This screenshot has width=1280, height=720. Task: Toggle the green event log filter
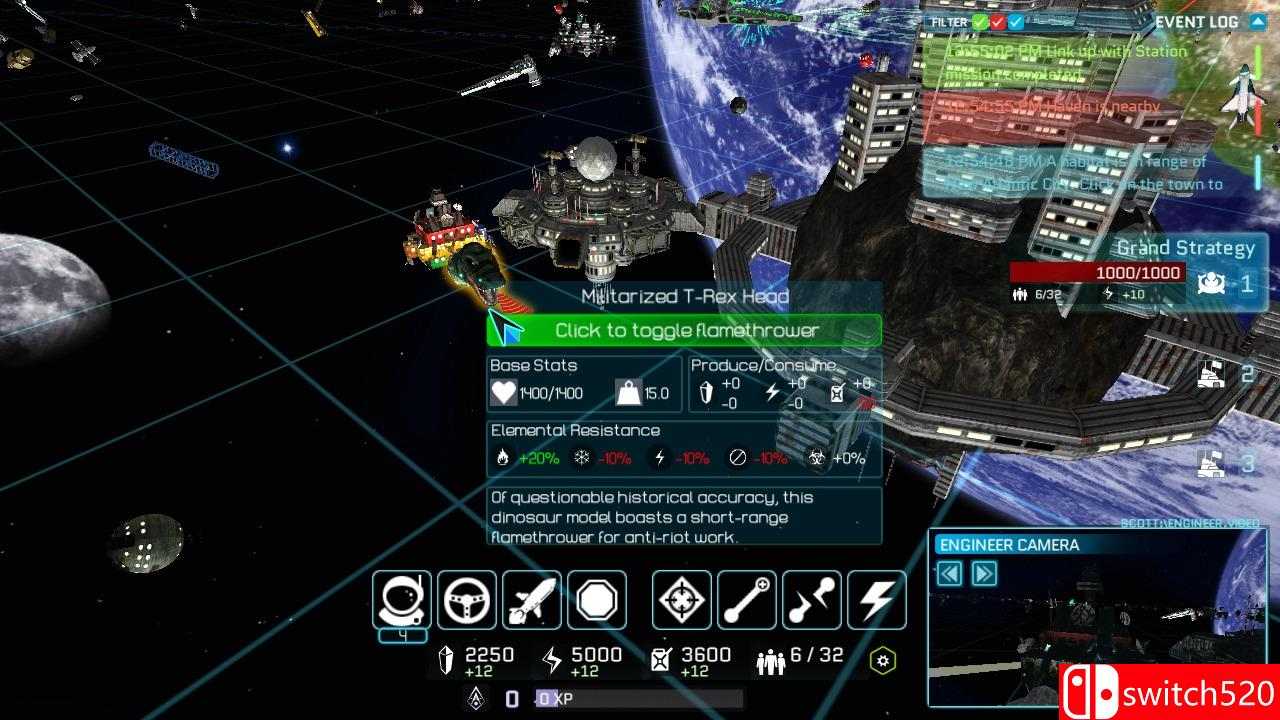coord(981,22)
